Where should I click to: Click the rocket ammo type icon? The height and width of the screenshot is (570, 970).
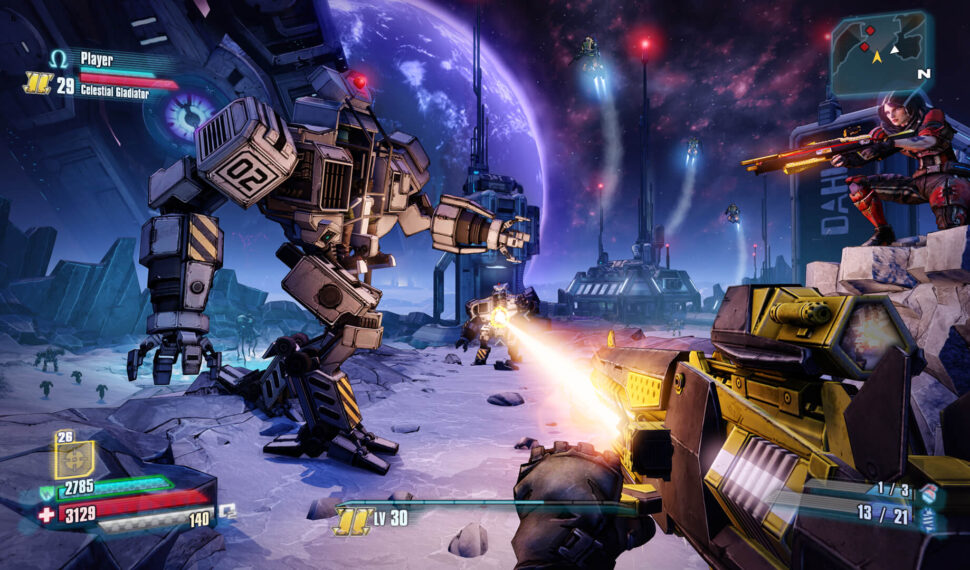[929, 518]
